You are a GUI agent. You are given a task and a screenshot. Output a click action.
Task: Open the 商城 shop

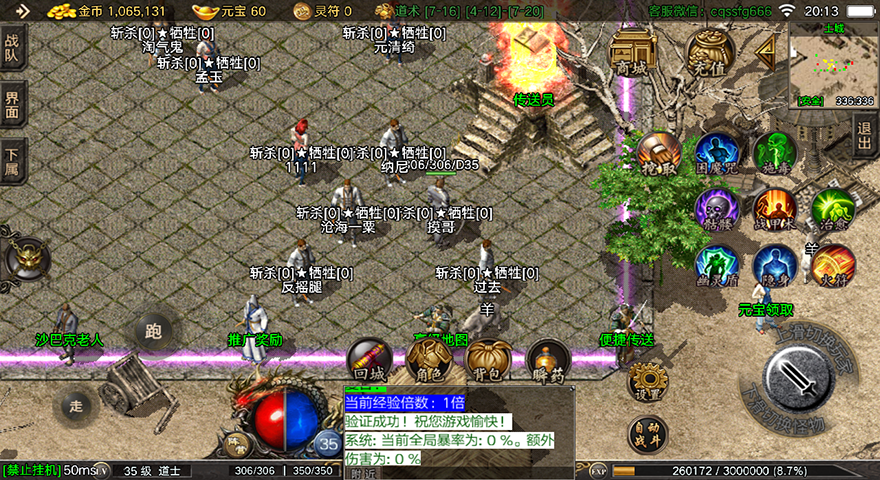(x=632, y=50)
